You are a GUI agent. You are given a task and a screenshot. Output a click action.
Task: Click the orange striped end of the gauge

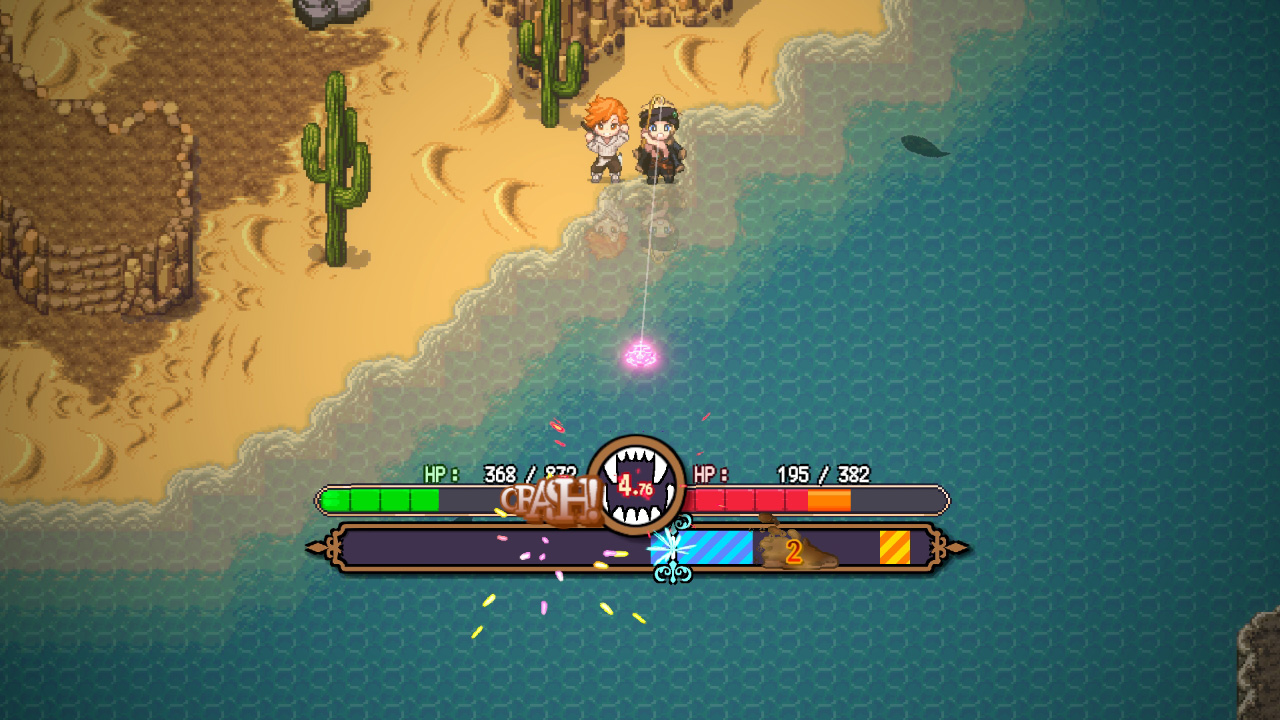point(893,545)
